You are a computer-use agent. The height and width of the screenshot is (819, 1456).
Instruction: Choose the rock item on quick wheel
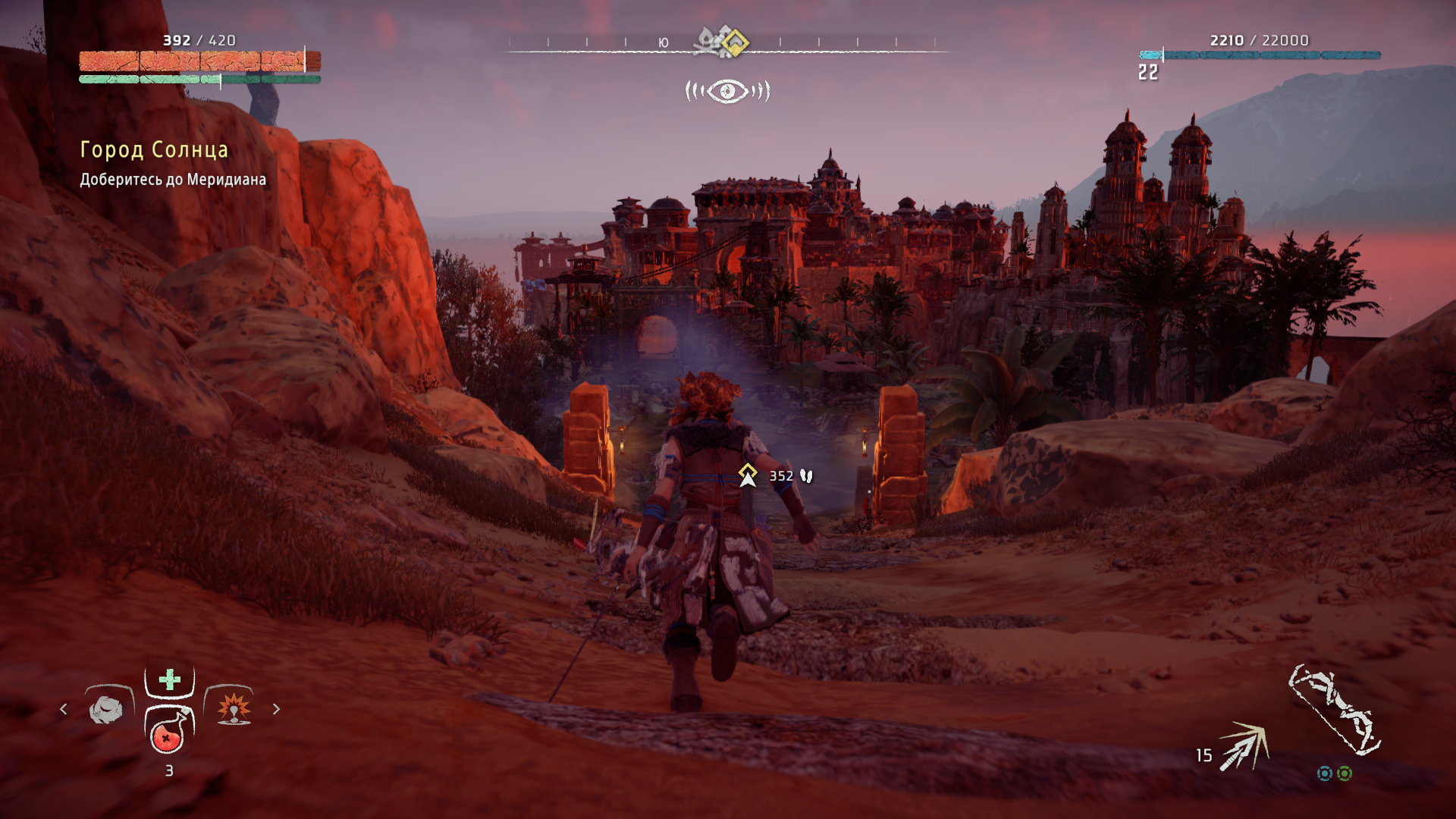[x=107, y=710]
